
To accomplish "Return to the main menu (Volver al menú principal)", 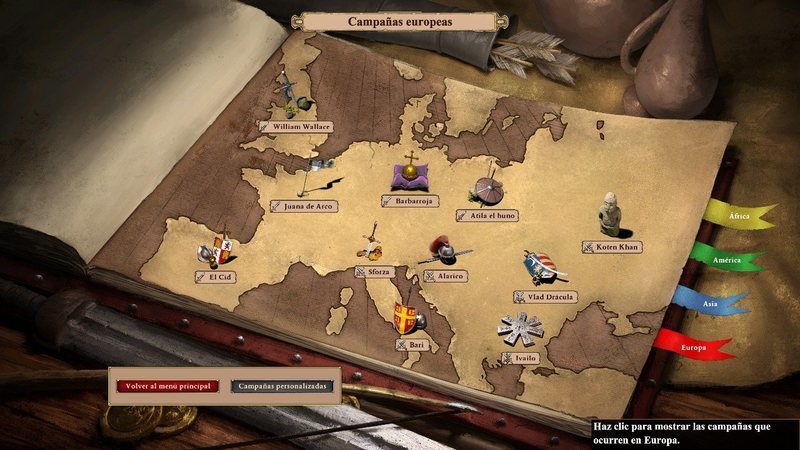I will coord(167,385).
